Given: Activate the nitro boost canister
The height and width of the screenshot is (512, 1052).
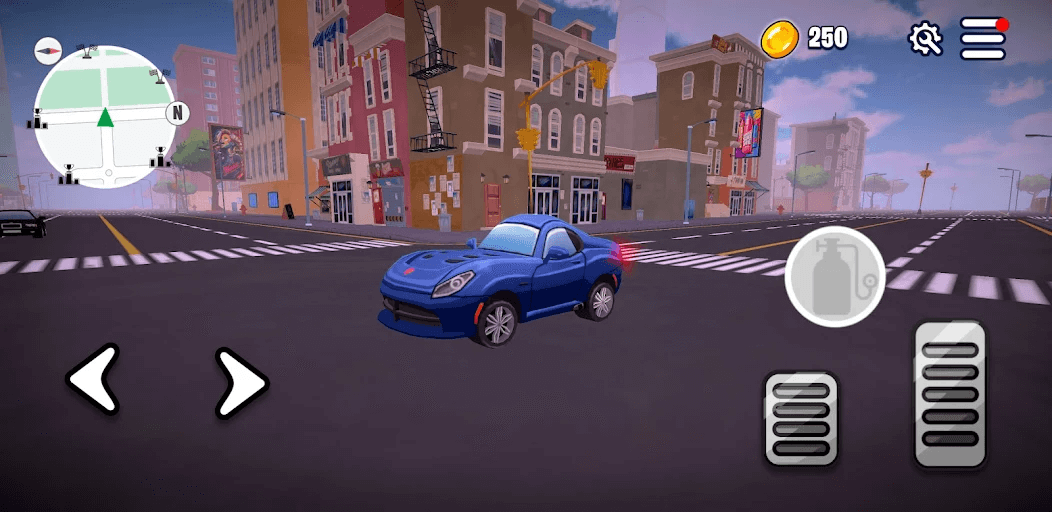Looking at the screenshot, I should 835,277.
